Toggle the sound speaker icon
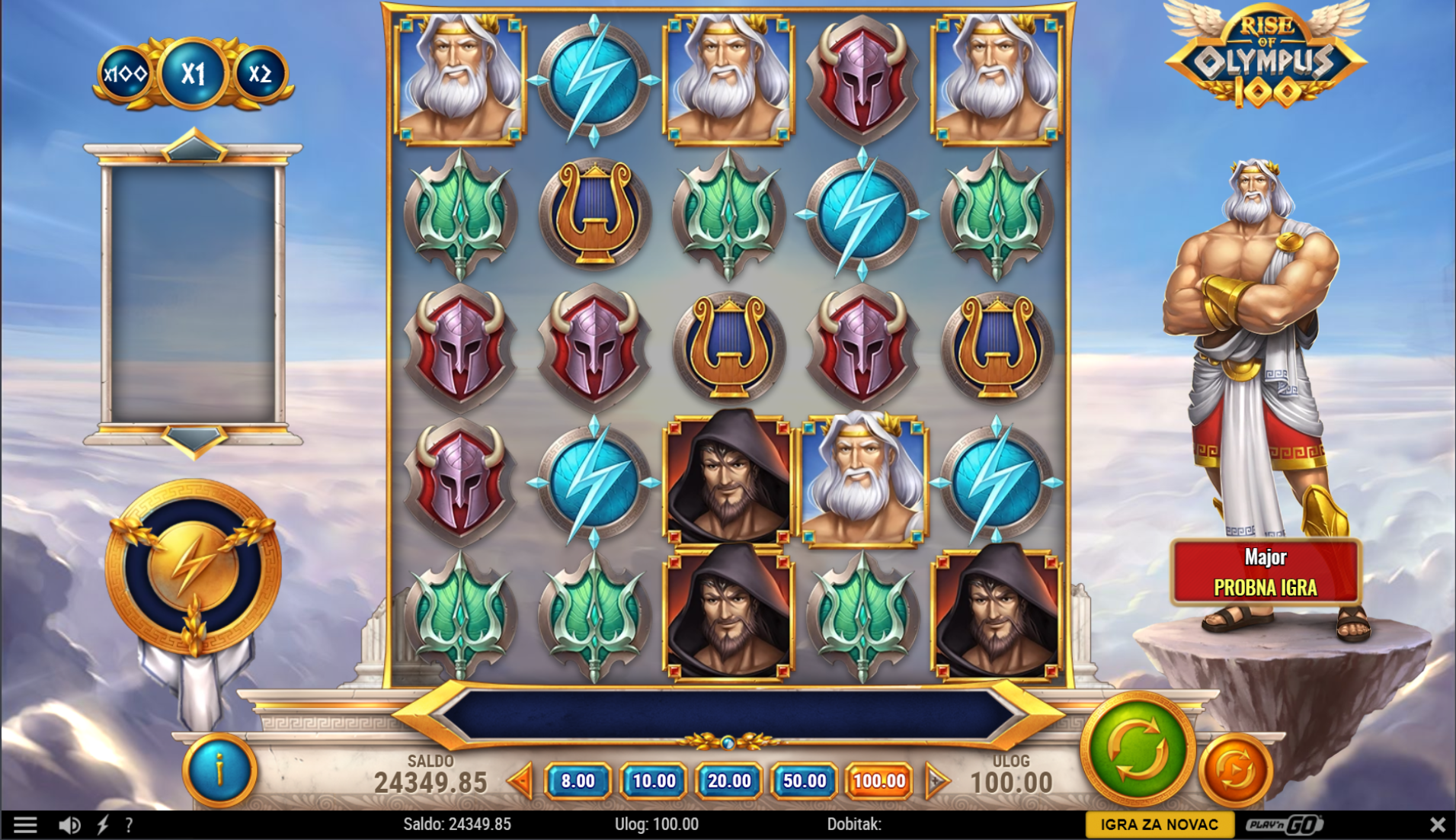The width and height of the screenshot is (1456, 840). pos(69,825)
